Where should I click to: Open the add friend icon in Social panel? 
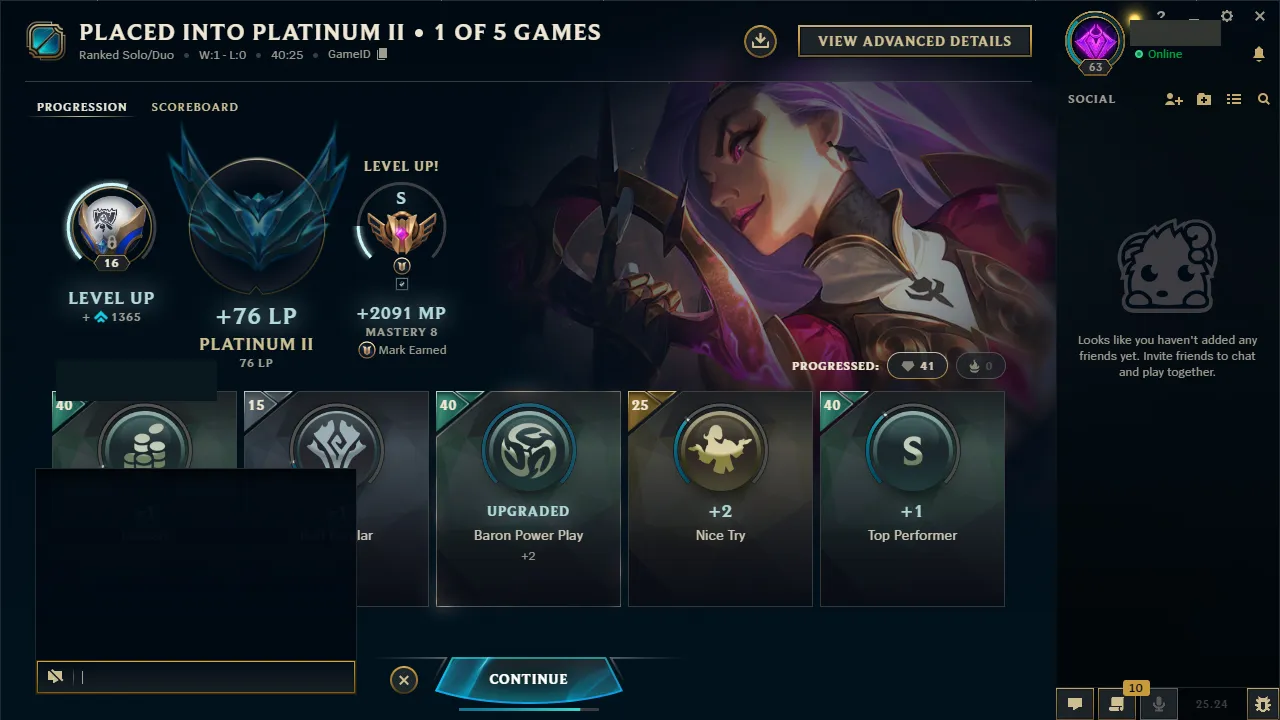1173,100
